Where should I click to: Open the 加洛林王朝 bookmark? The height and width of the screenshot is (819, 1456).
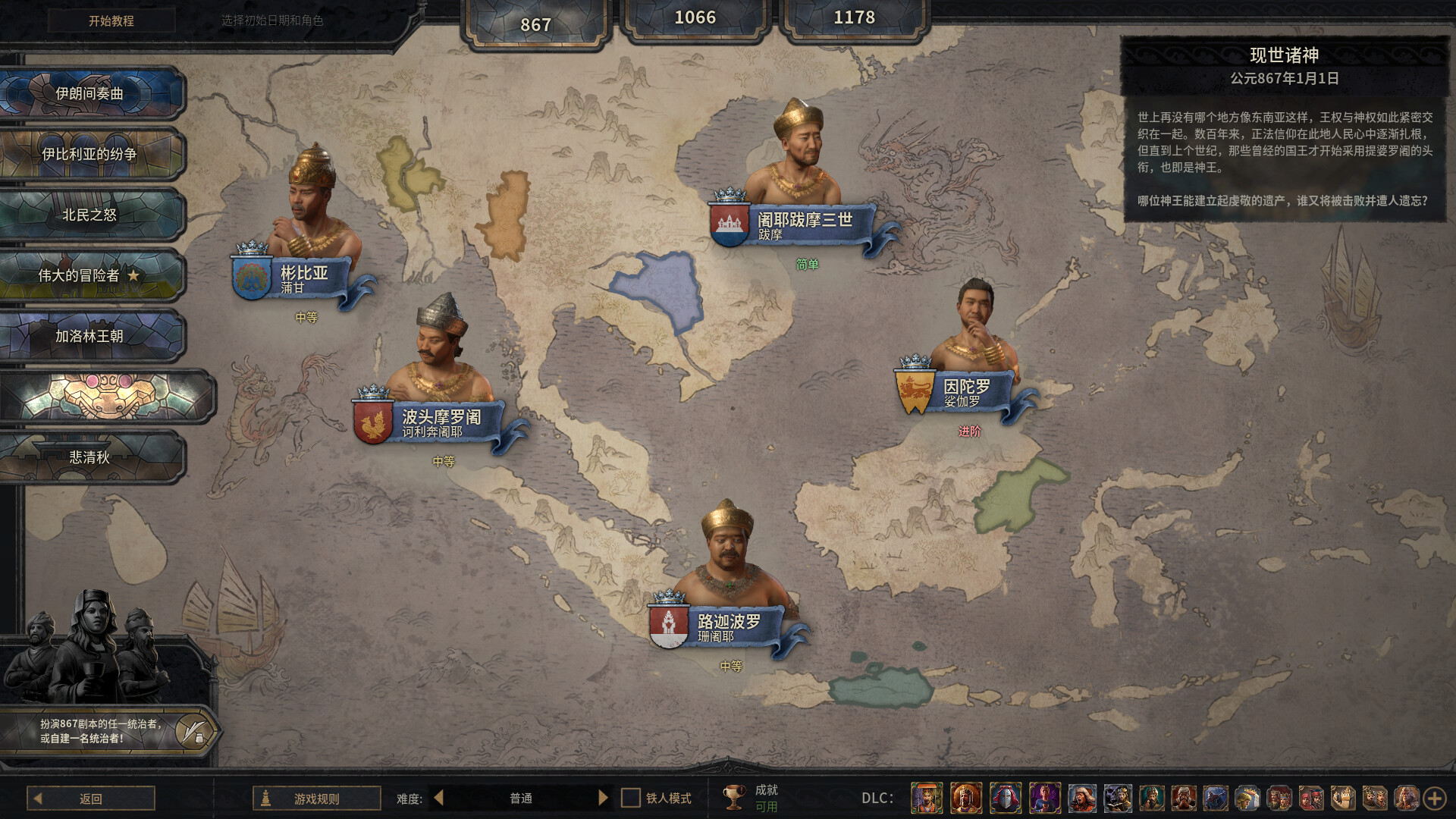91,335
